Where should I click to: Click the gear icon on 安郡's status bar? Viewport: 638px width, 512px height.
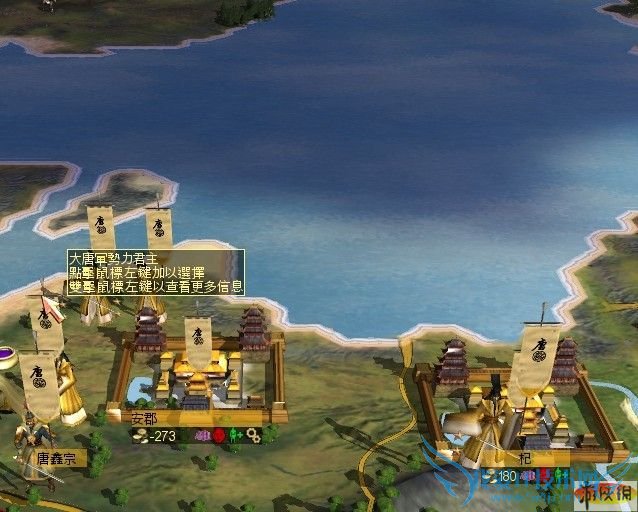coord(253,436)
